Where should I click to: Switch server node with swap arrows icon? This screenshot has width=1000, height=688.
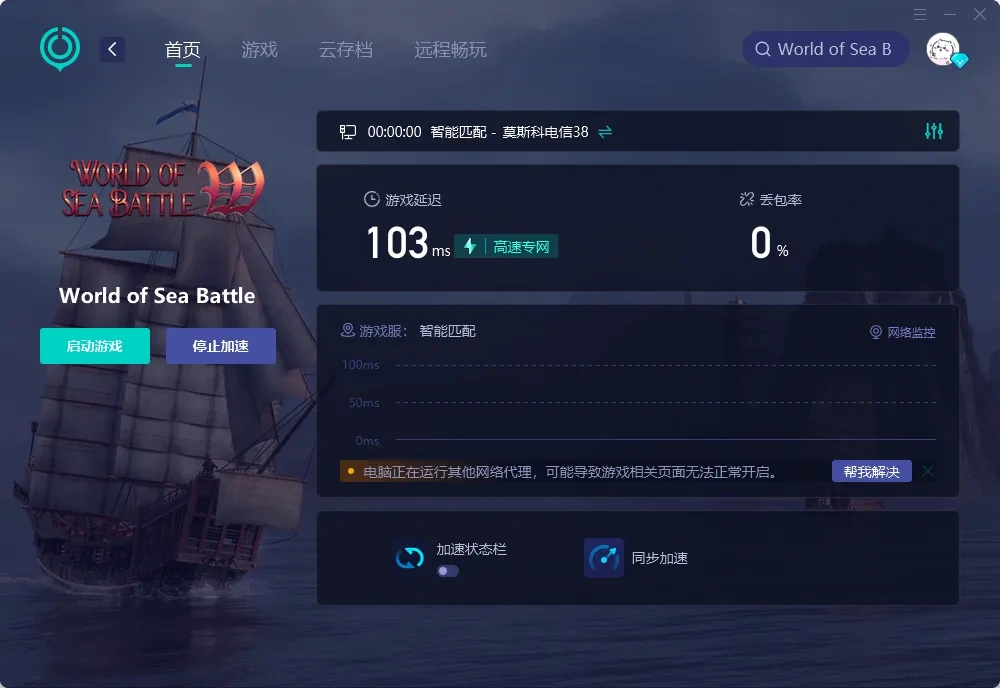coord(605,132)
